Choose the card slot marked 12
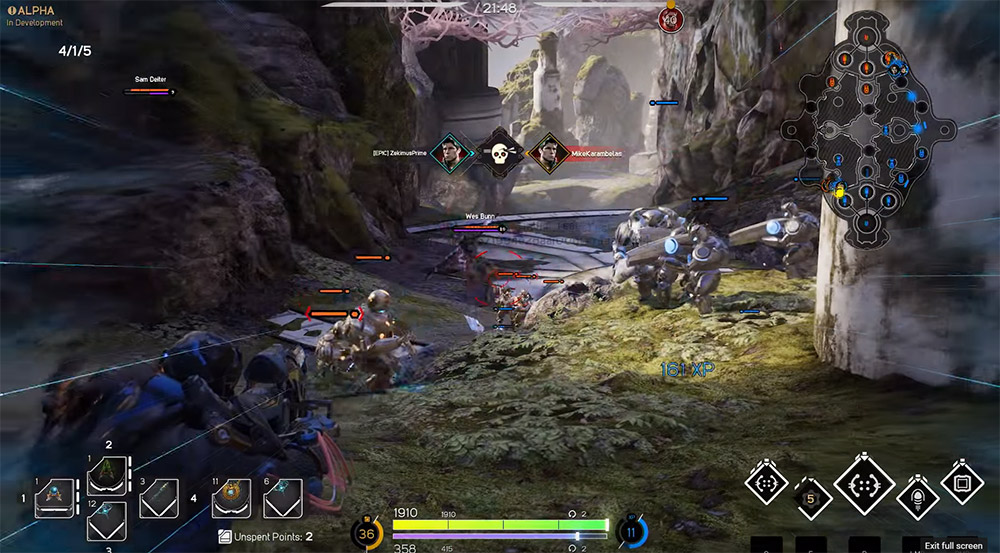This screenshot has width=1000, height=553. [x=107, y=521]
